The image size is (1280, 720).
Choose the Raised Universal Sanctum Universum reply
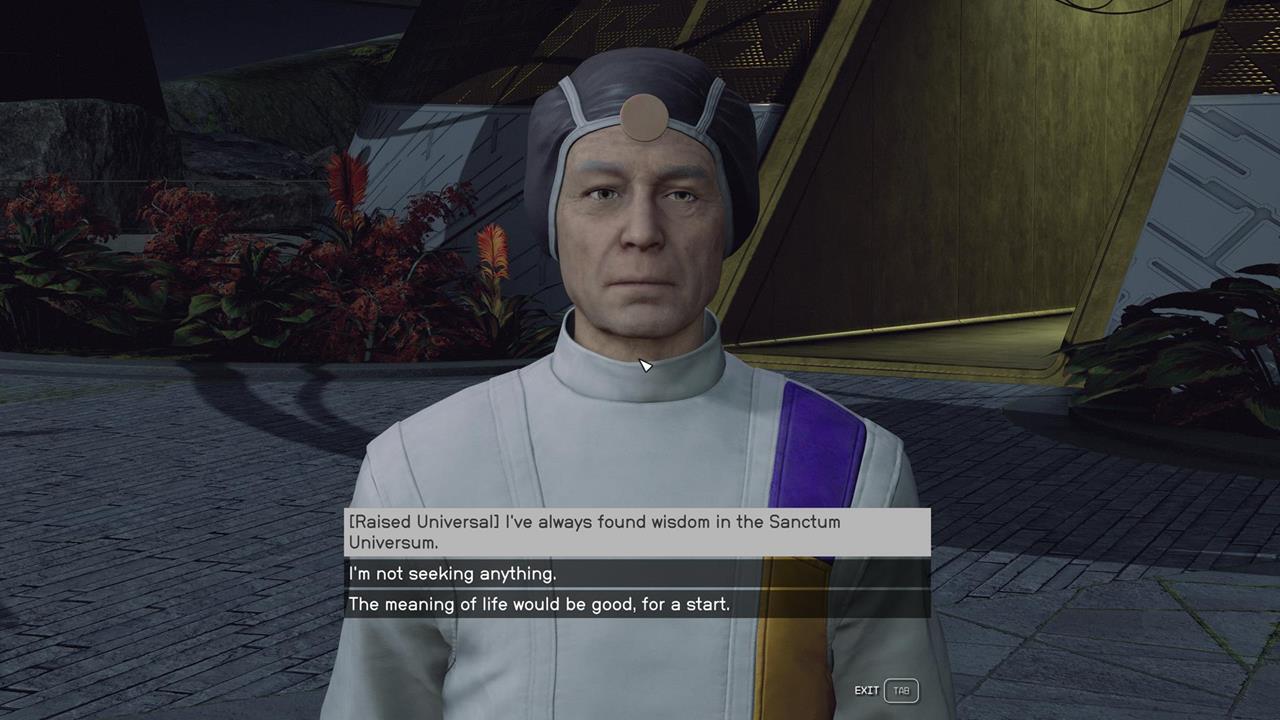pyautogui.click(x=637, y=532)
